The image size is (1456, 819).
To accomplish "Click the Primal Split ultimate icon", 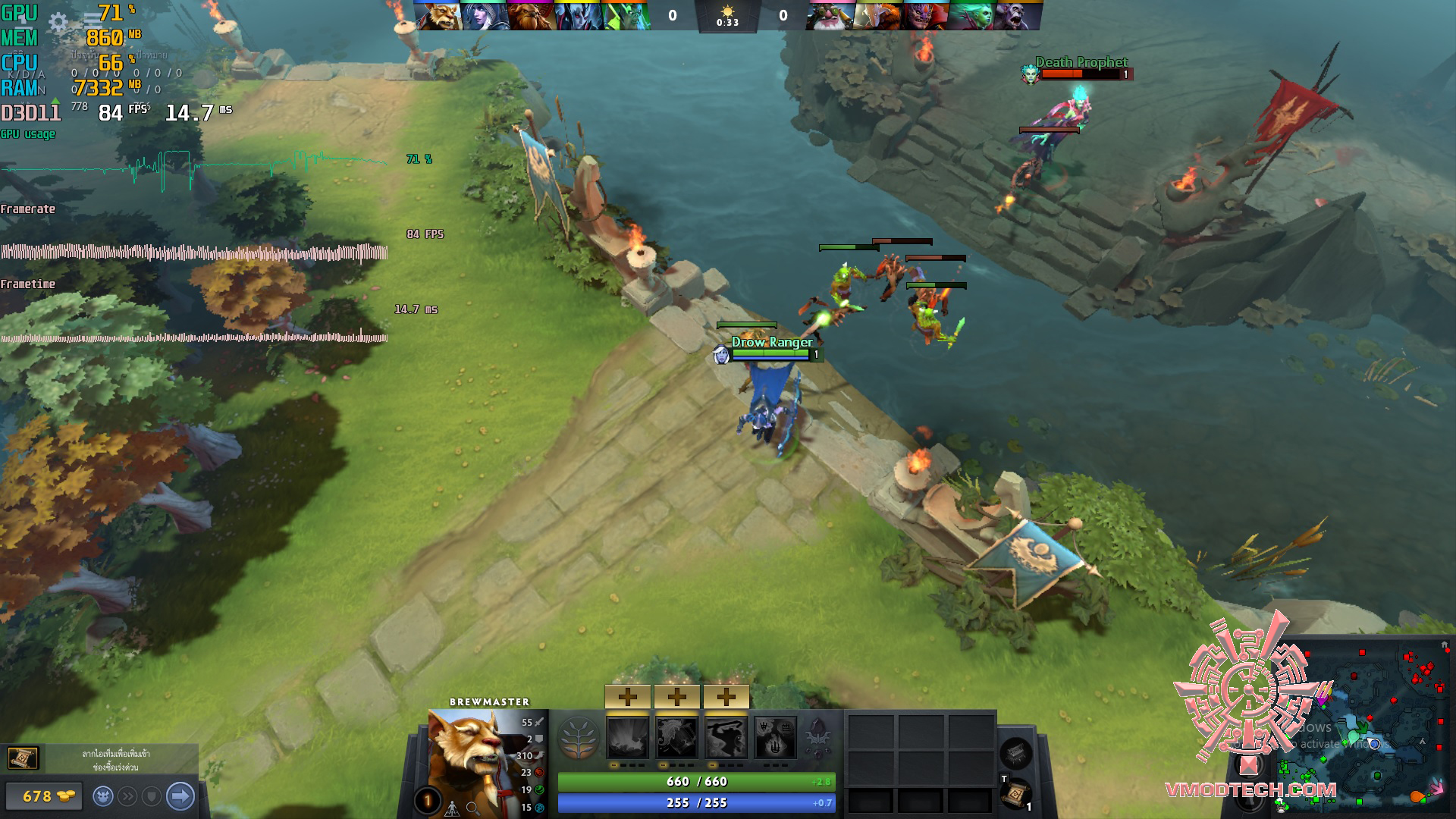I will (x=775, y=737).
